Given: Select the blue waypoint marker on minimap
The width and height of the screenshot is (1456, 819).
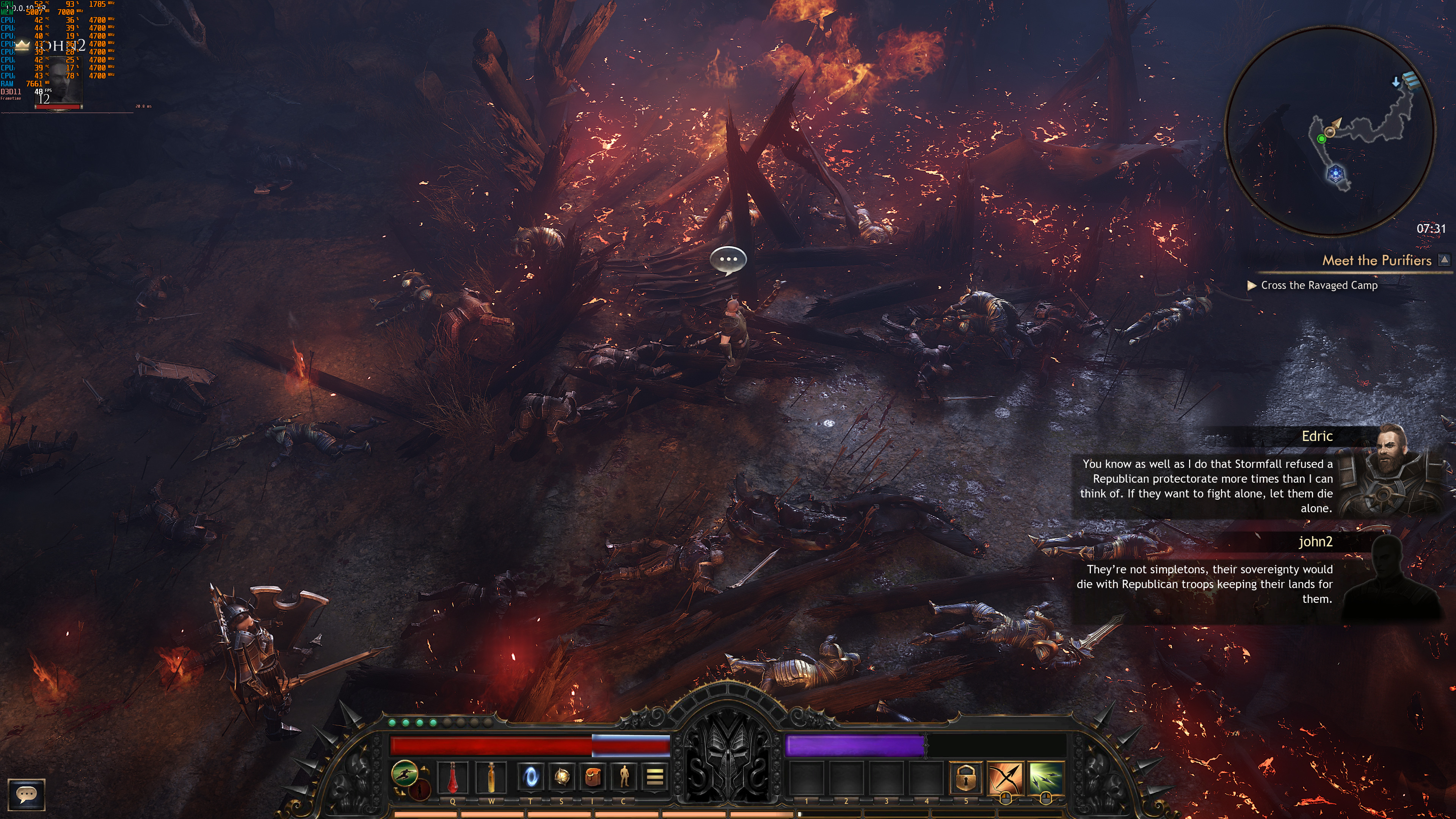Looking at the screenshot, I should coord(1335,174).
